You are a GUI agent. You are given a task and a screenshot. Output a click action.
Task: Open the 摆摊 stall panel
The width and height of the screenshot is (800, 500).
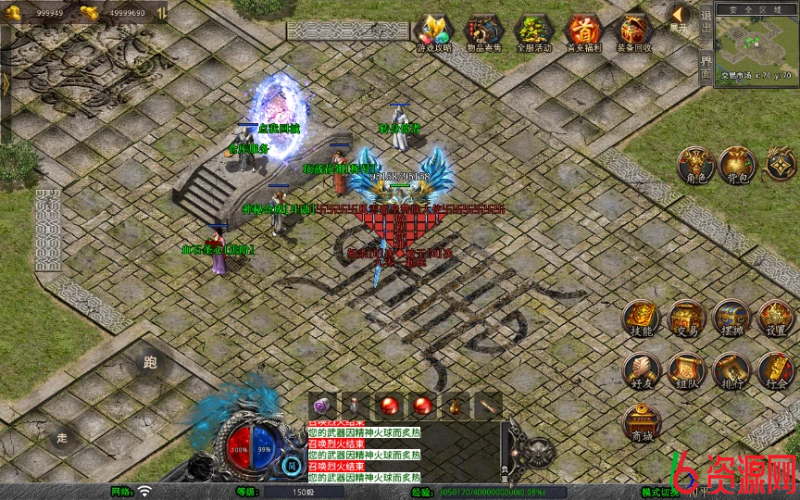coord(731,318)
